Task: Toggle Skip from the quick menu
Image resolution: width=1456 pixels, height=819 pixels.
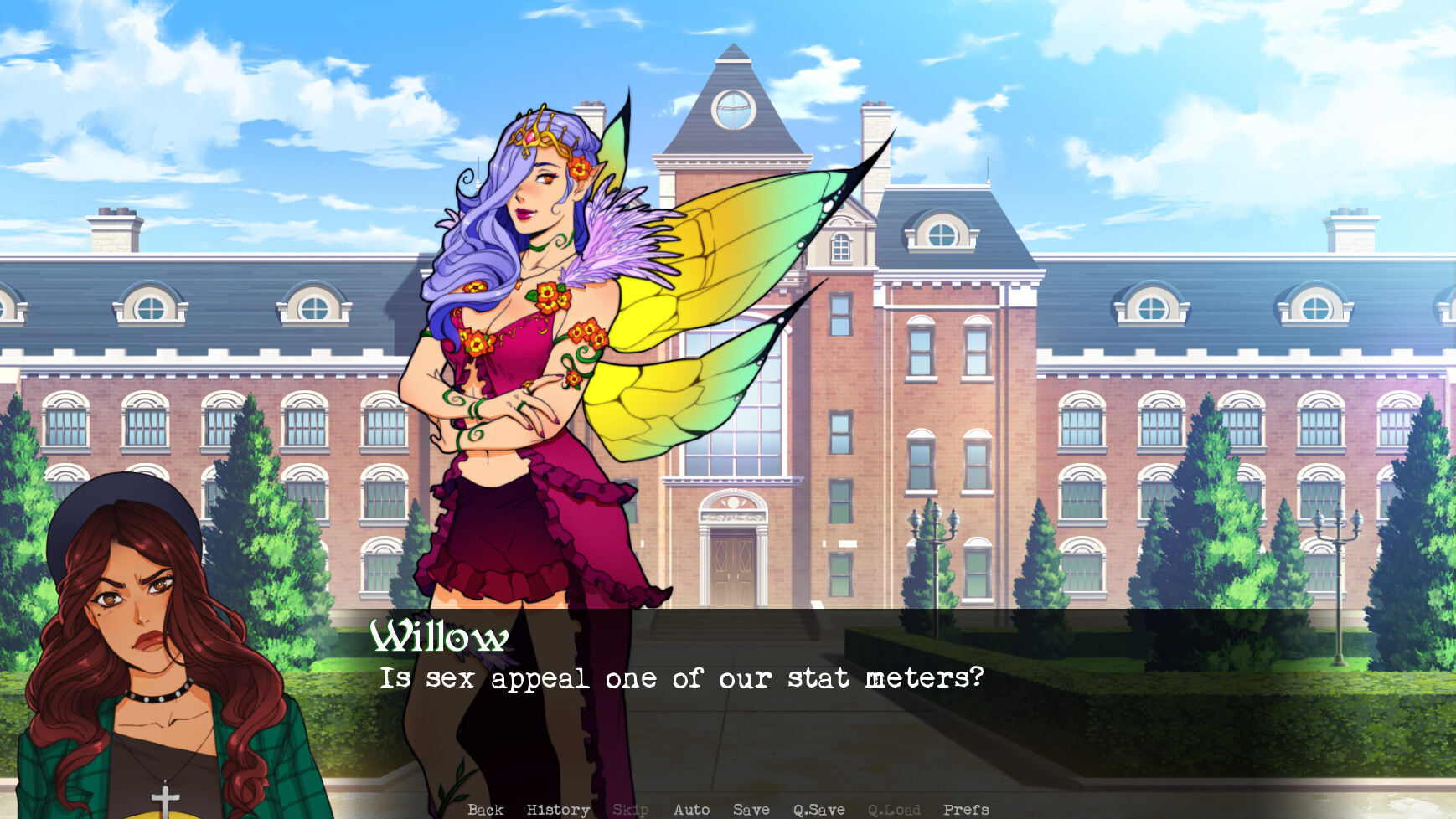Action: pos(632,809)
